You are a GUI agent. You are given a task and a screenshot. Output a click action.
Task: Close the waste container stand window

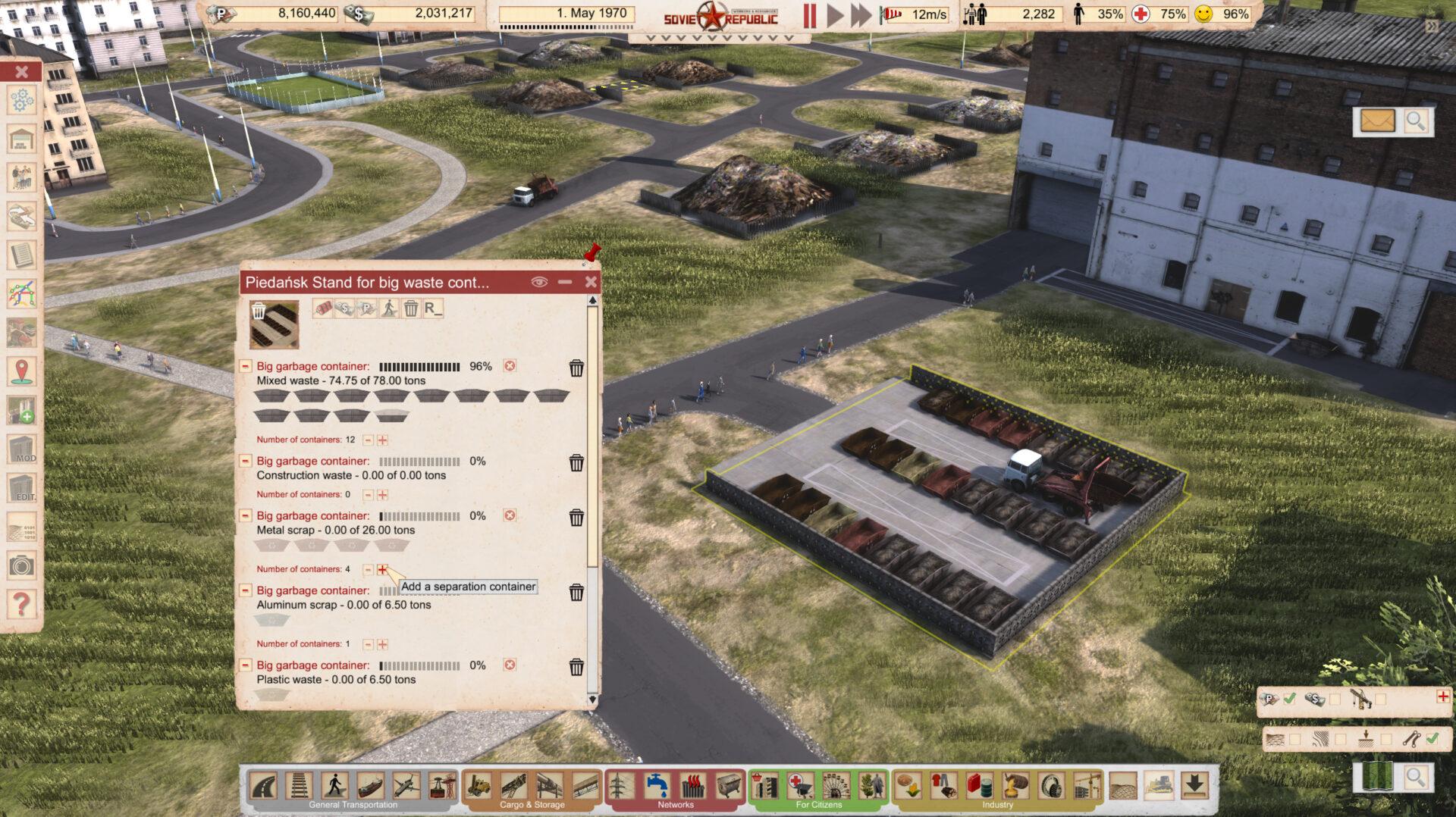pyautogui.click(x=591, y=282)
